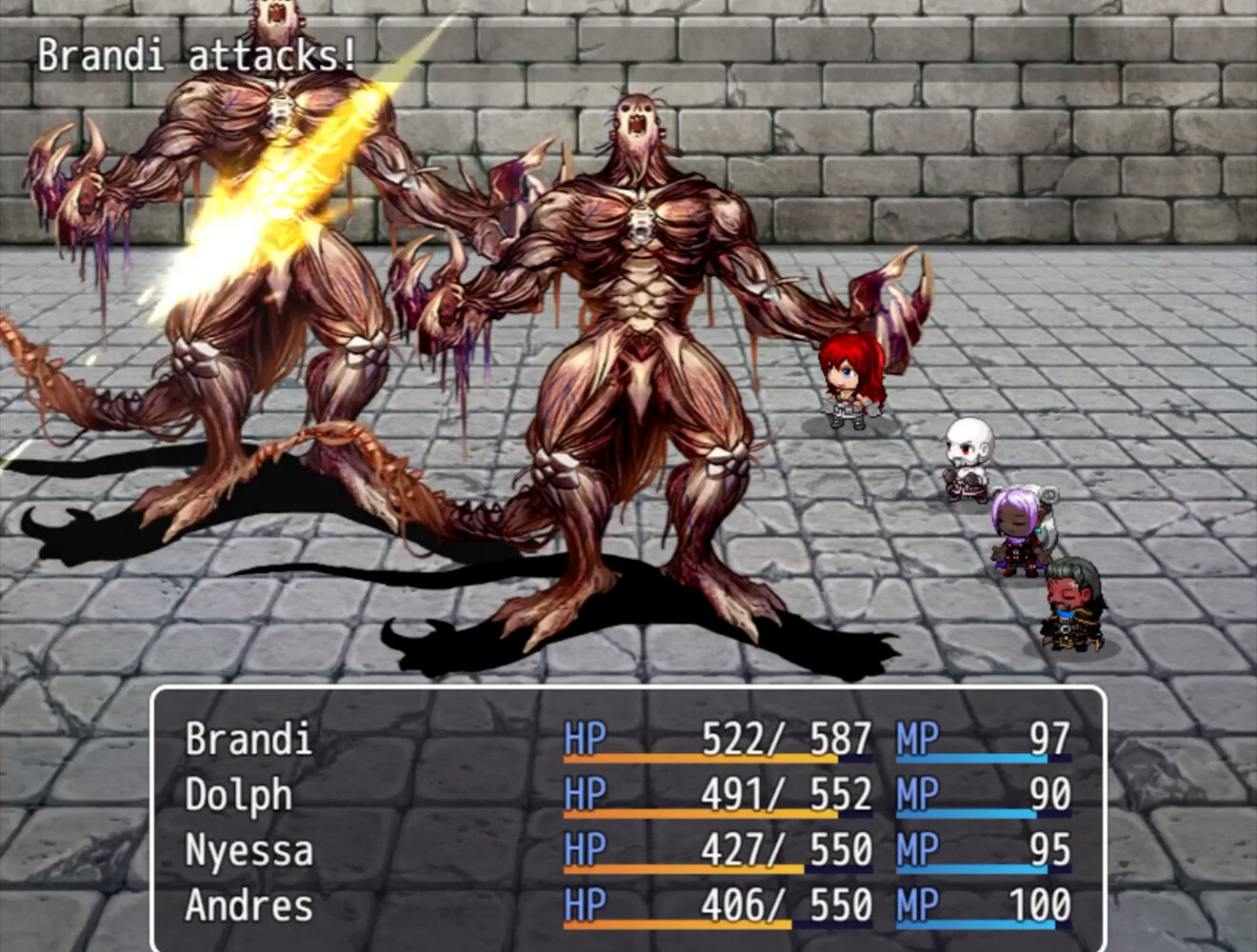Viewport: 1257px width, 952px height.
Task: Click Dolph's bald battler sprite
Action: tap(967, 457)
